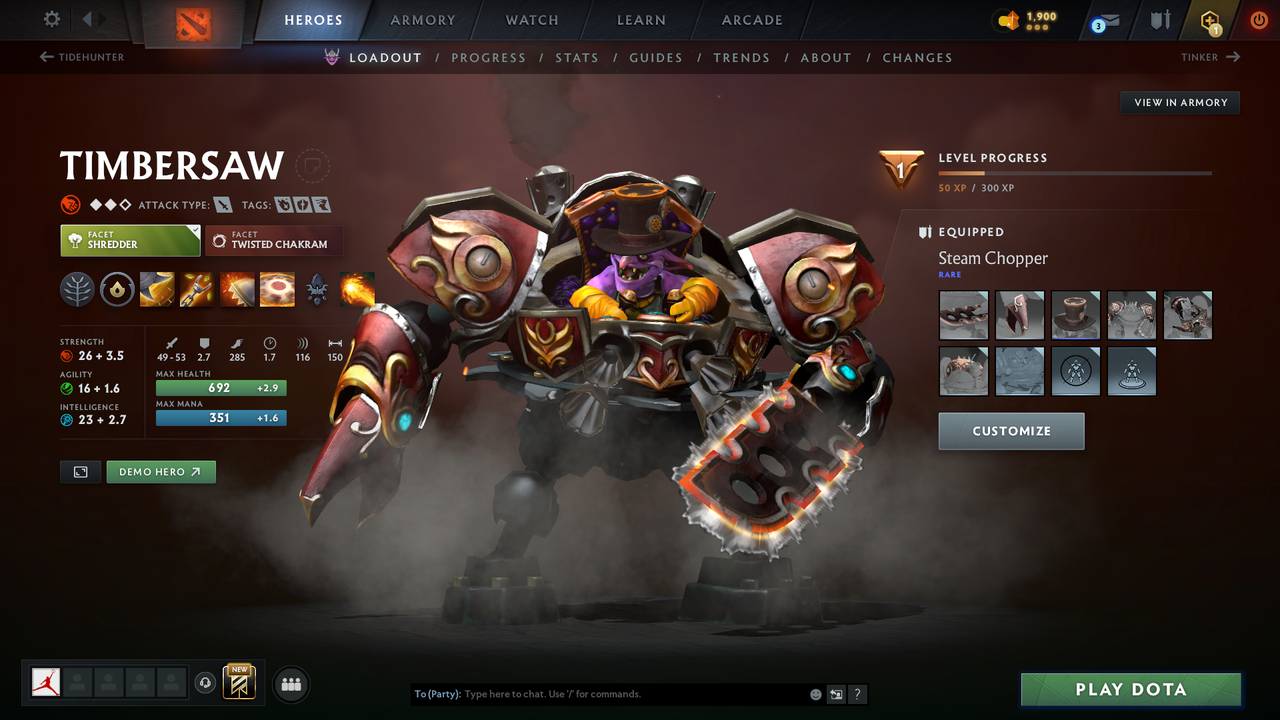View the Timber Chain ability icon
The height and width of the screenshot is (720, 1280).
click(196, 289)
